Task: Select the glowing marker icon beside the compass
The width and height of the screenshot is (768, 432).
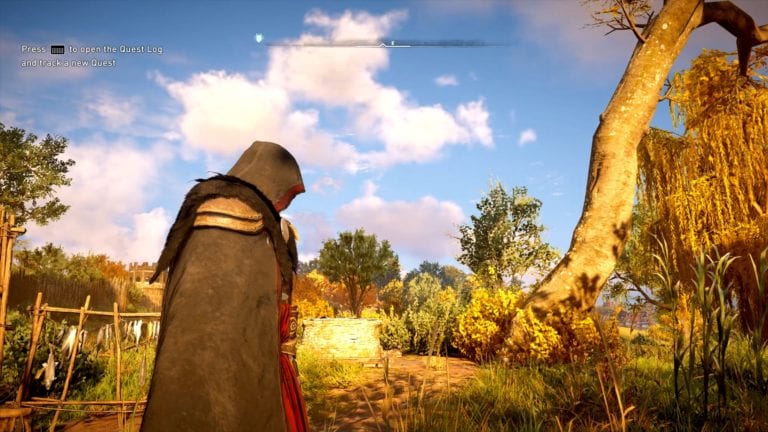Action: [x=259, y=38]
